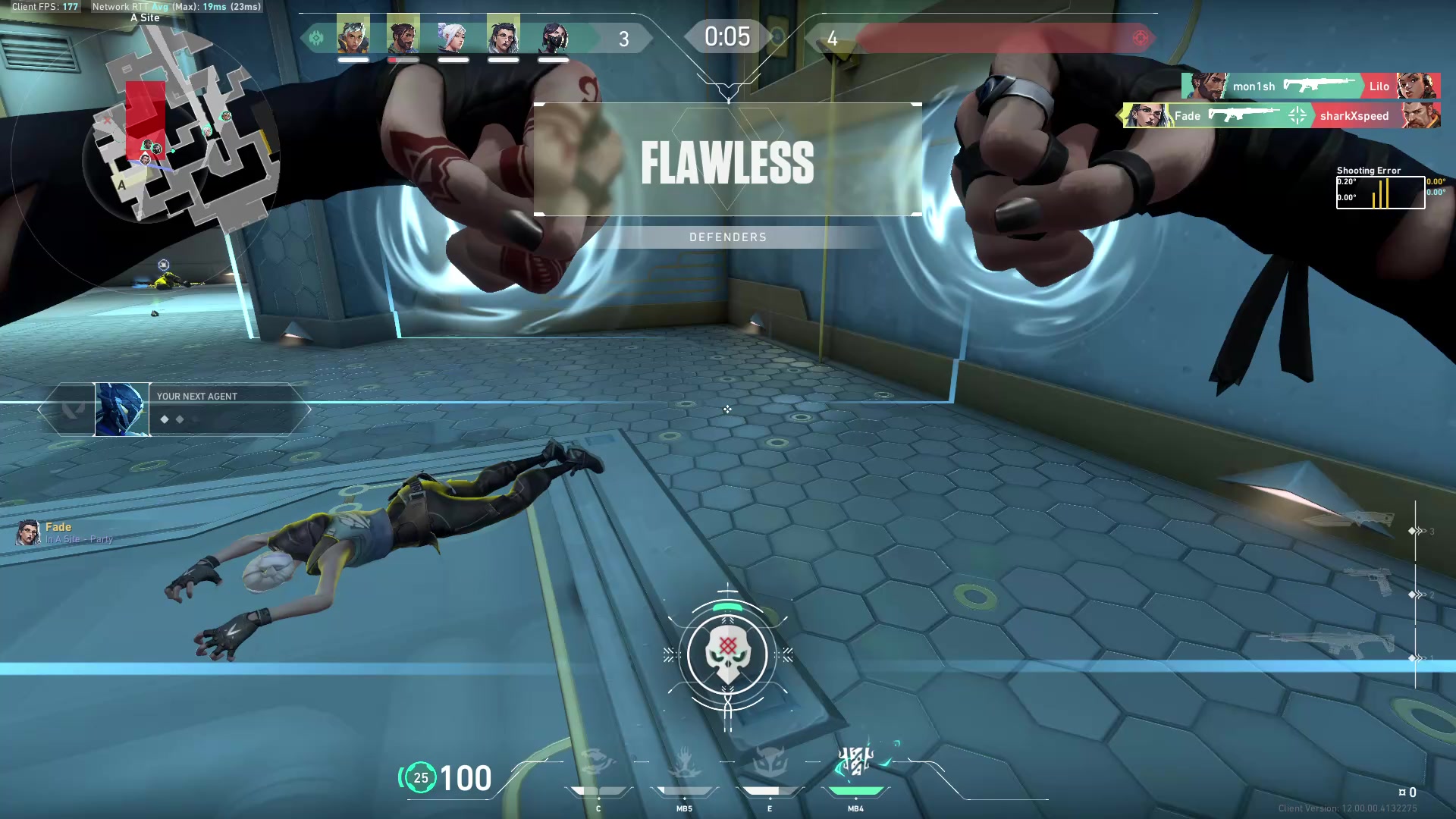The image size is (1456, 819).
Task: Click the red attackers team emblem
Action: click(x=1140, y=38)
